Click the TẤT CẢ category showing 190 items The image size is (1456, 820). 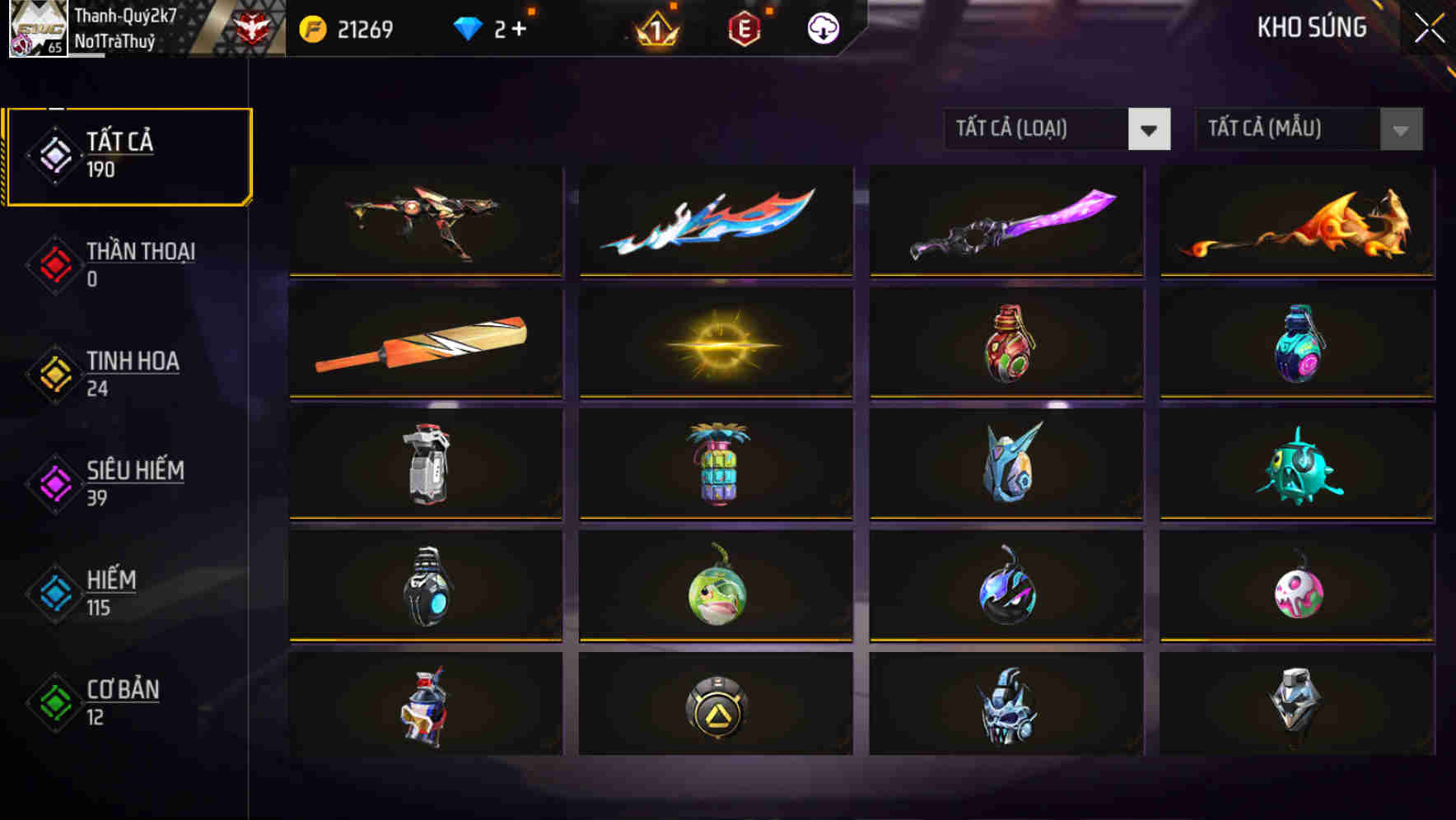[x=128, y=154]
